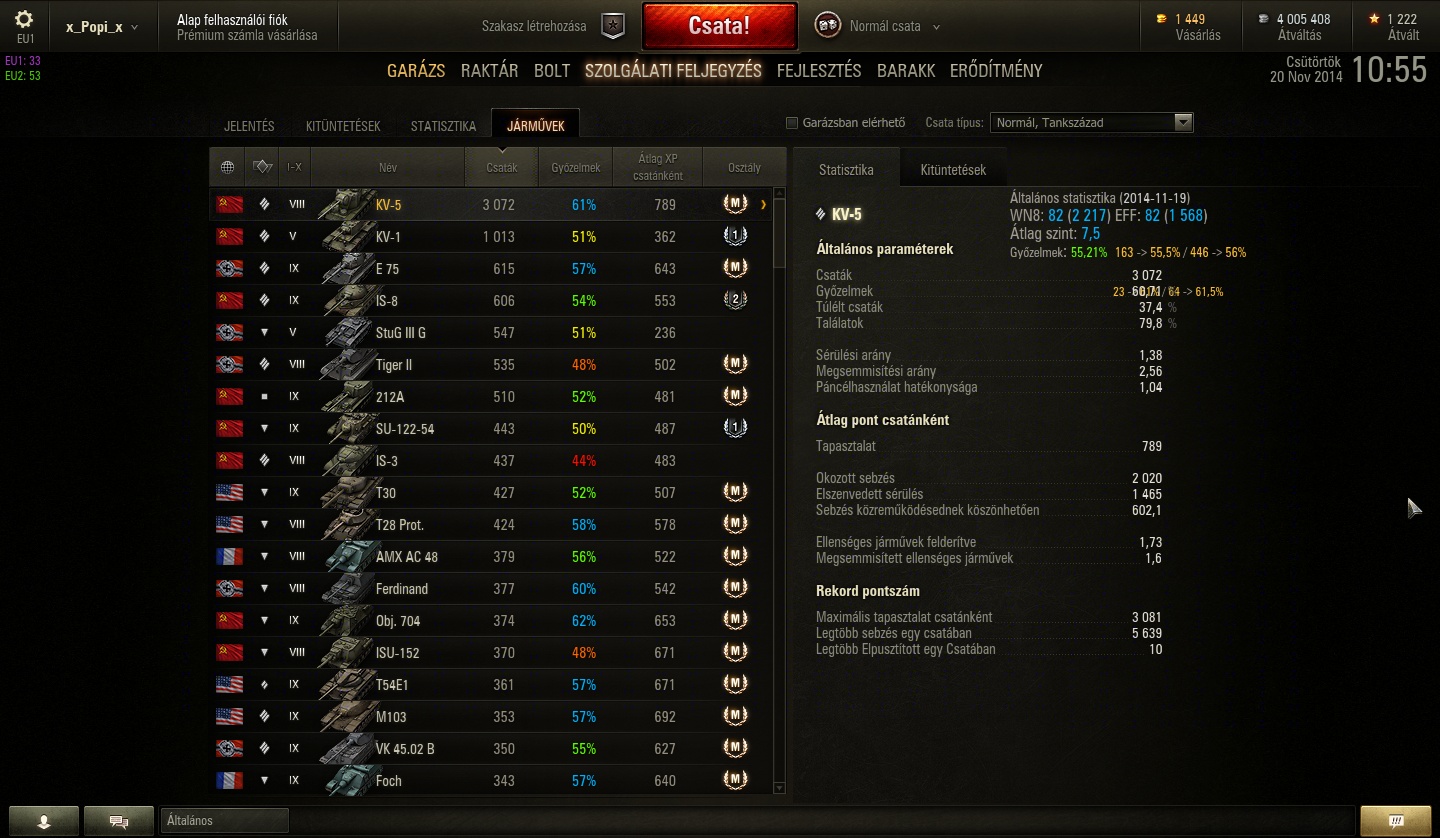The image size is (1440, 838).
Task: Go to the GARÁZS screen
Action: pos(416,71)
